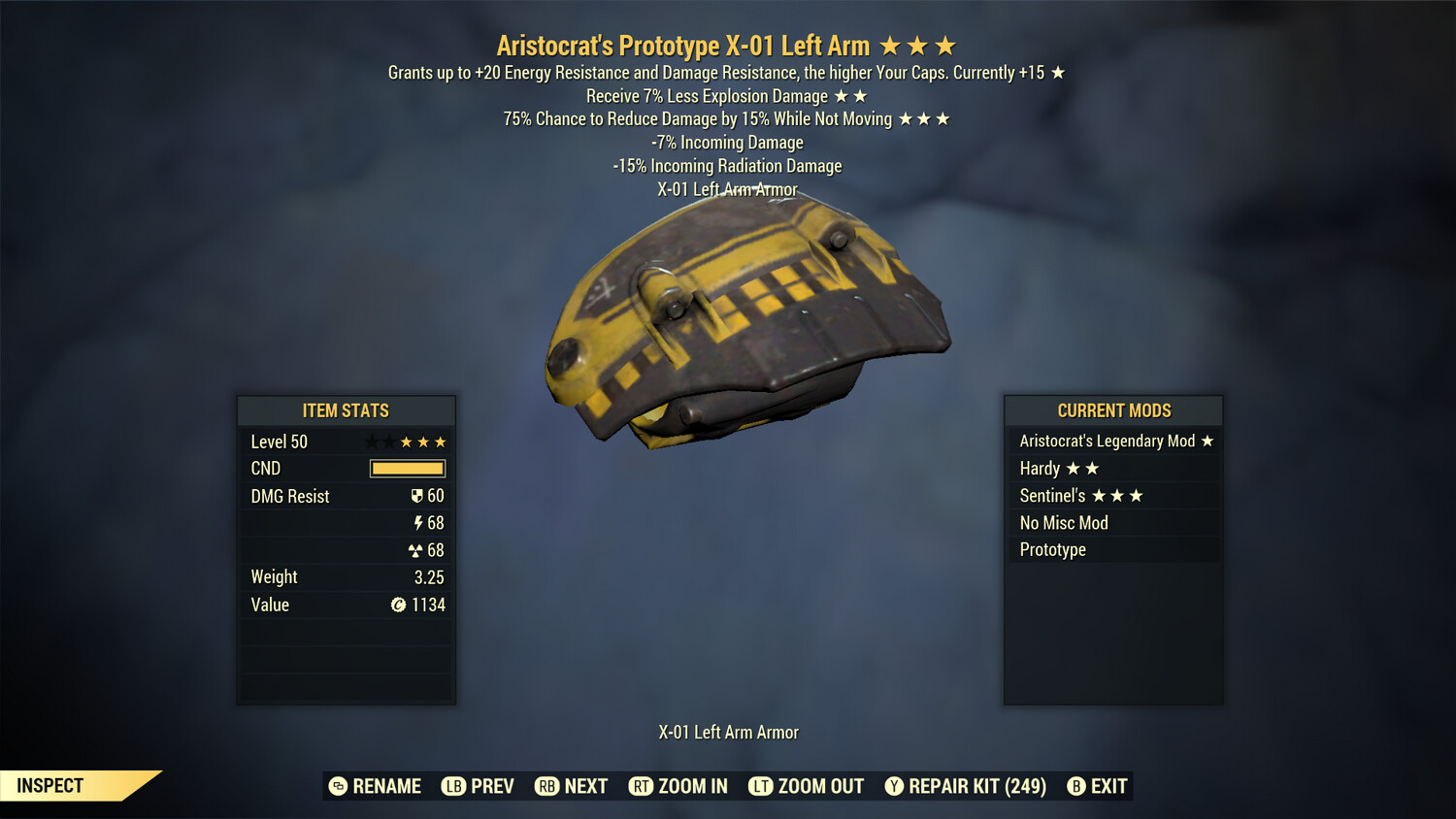
Task: Click the Y Repair Kit button icon
Action: point(894,786)
